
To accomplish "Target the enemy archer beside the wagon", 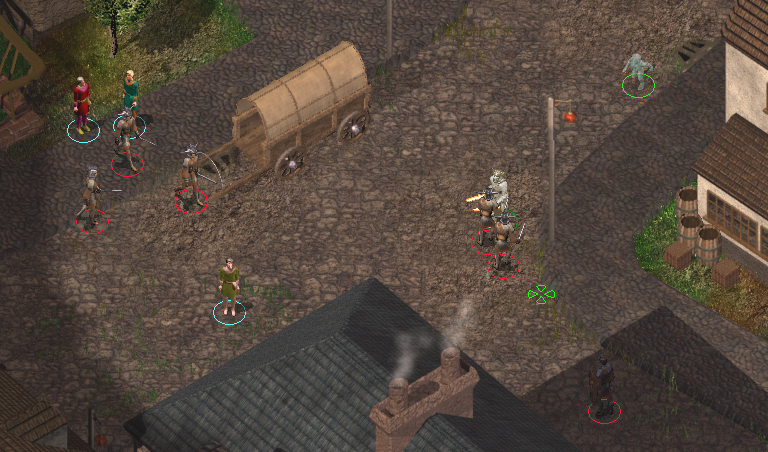I will [191, 178].
